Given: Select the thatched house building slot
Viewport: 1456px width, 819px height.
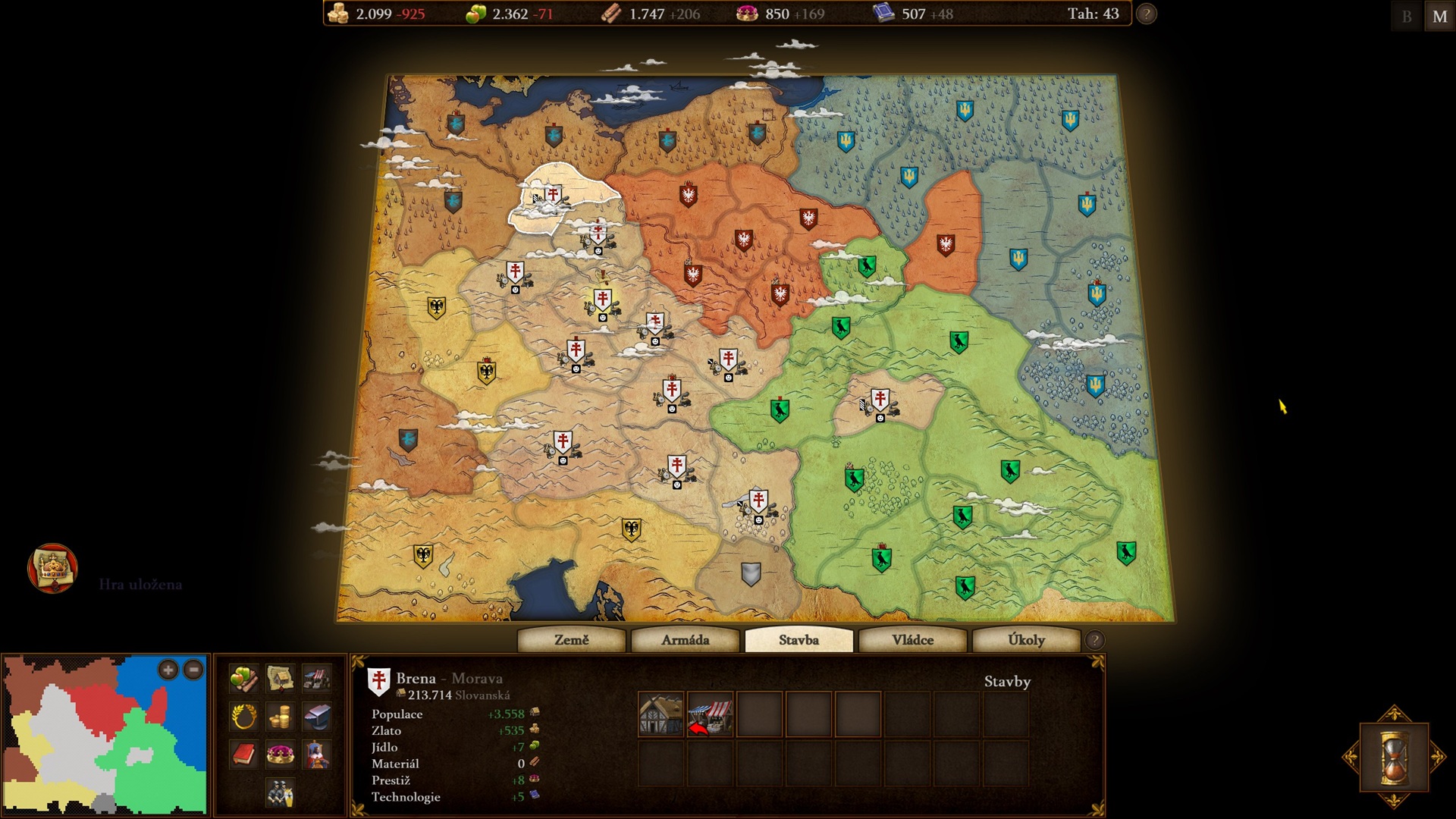Looking at the screenshot, I should (661, 714).
